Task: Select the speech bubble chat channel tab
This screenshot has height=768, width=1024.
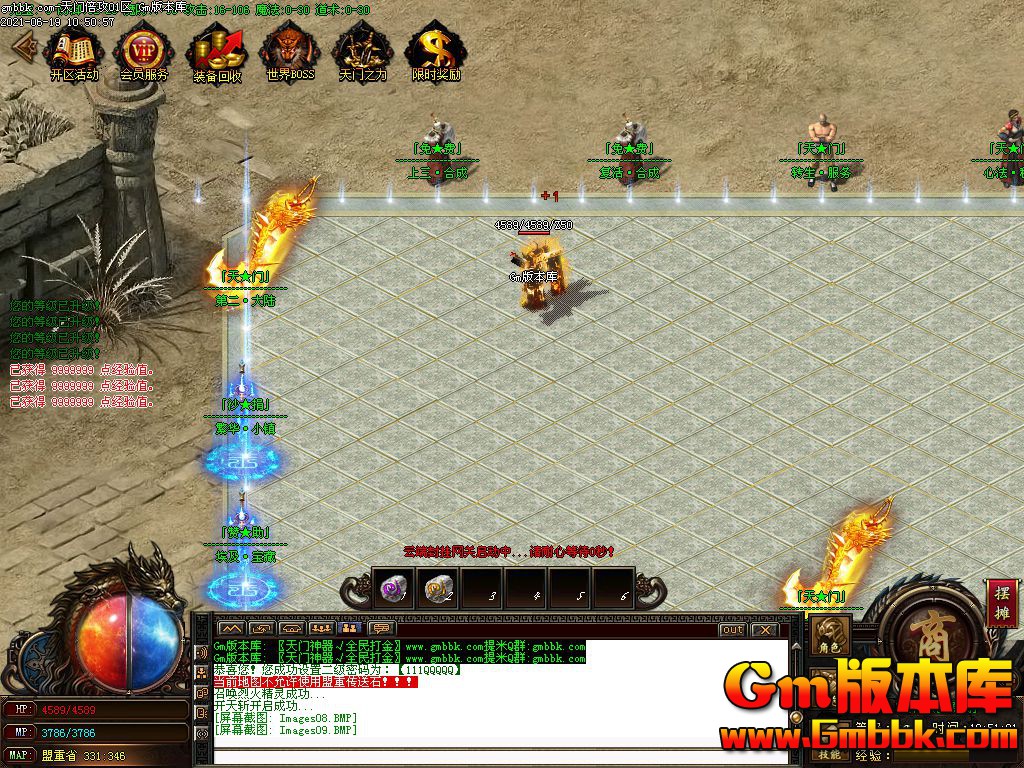Action: tap(380, 629)
